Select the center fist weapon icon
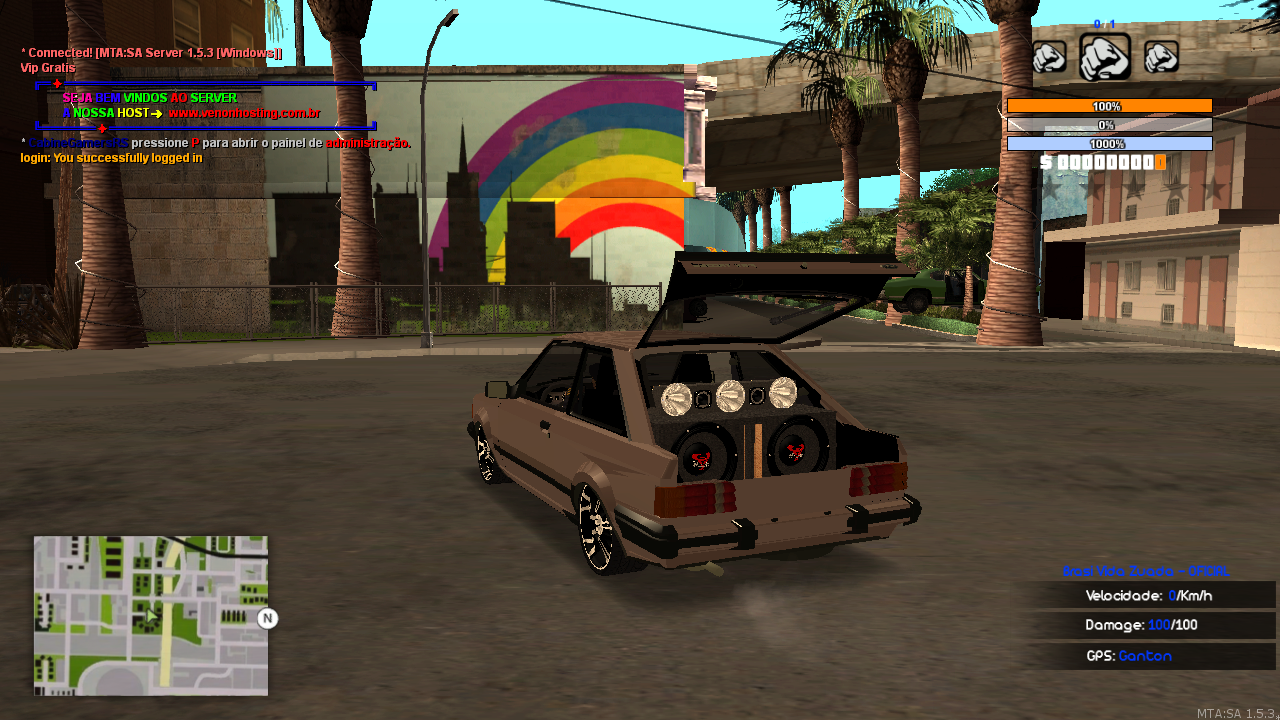The height and width of the screenshot is (720, 1280). [x=1105, y=55]
